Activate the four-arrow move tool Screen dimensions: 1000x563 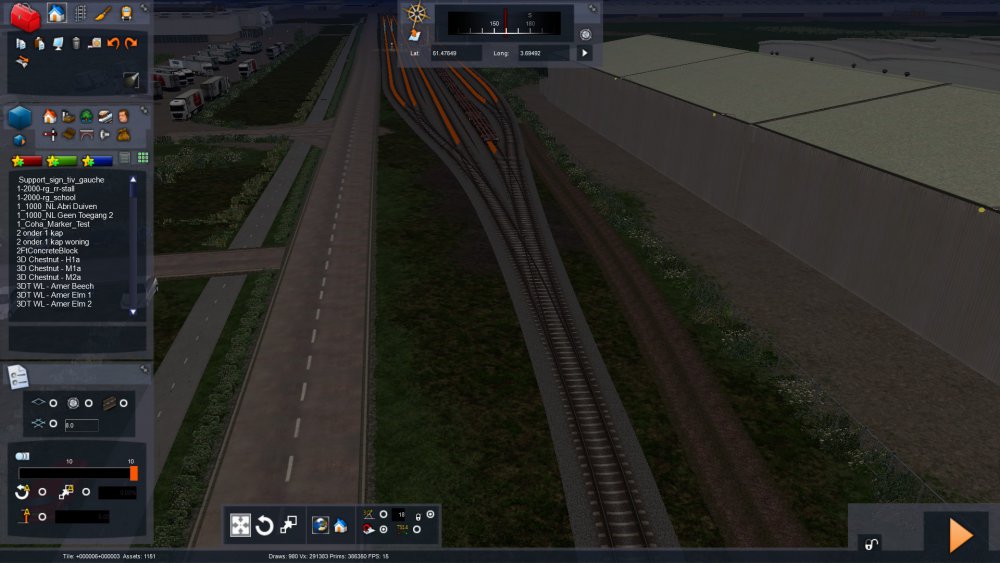(x=241, y=525)
